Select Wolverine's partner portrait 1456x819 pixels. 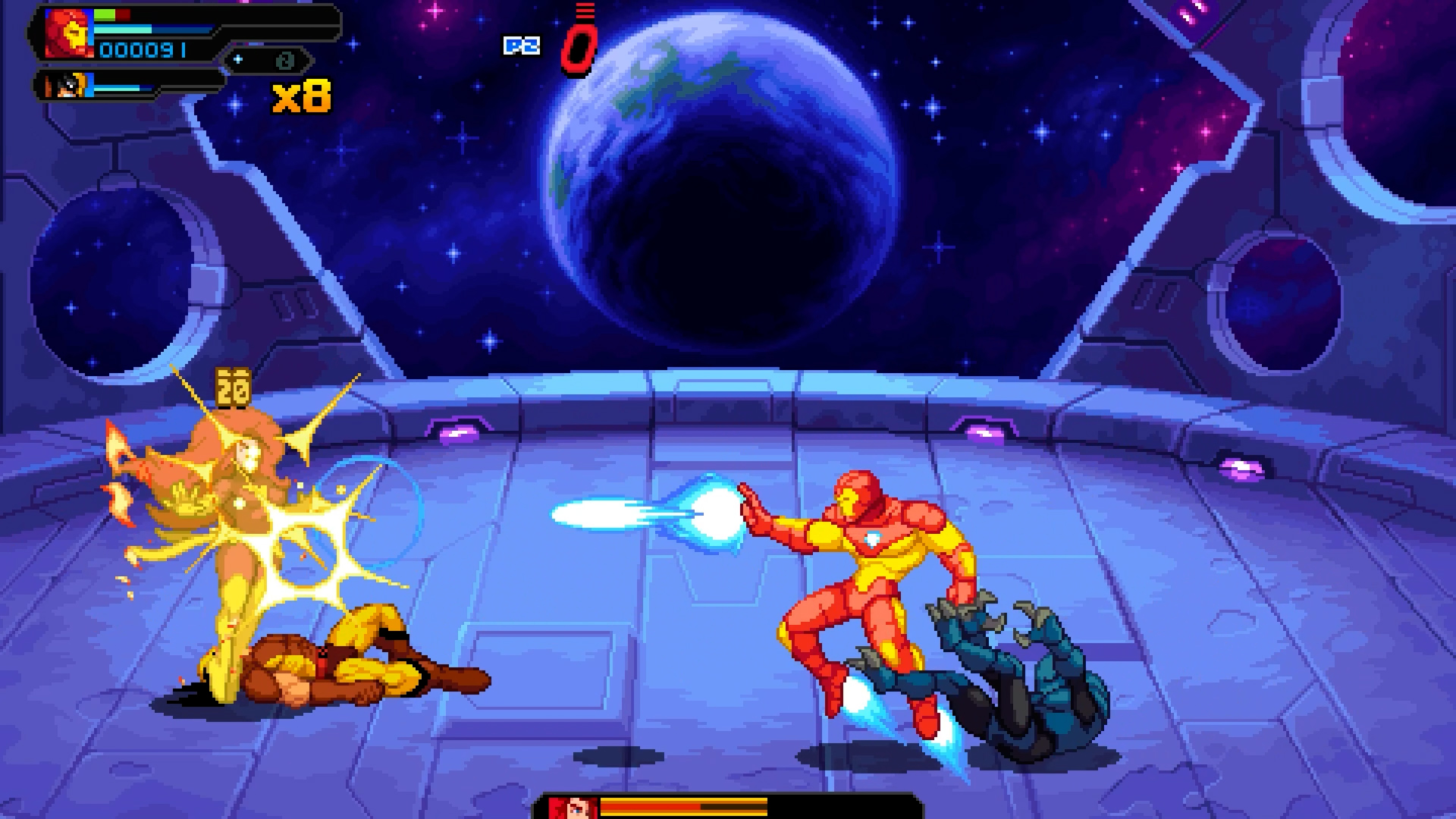(74, 86)
